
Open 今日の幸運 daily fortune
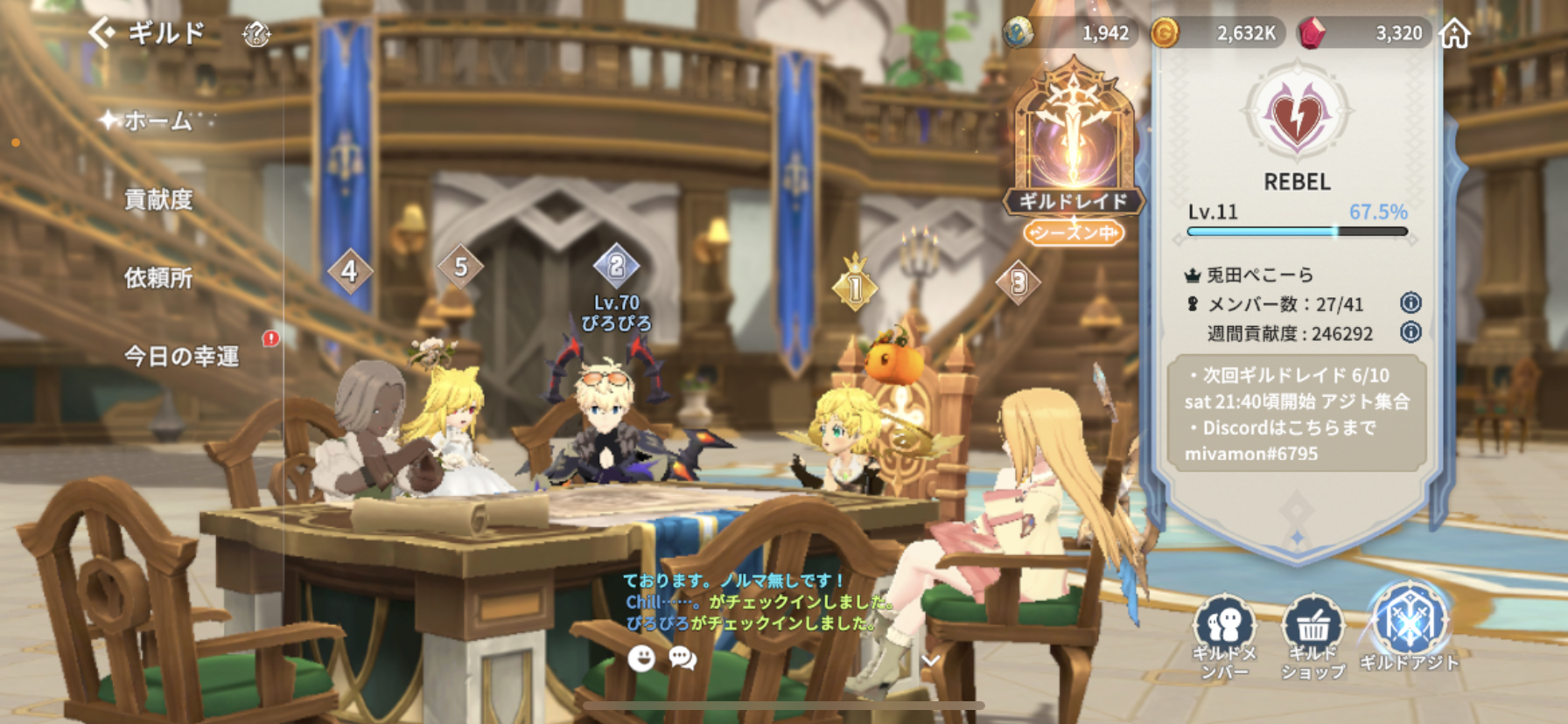(x=181, y=356)
